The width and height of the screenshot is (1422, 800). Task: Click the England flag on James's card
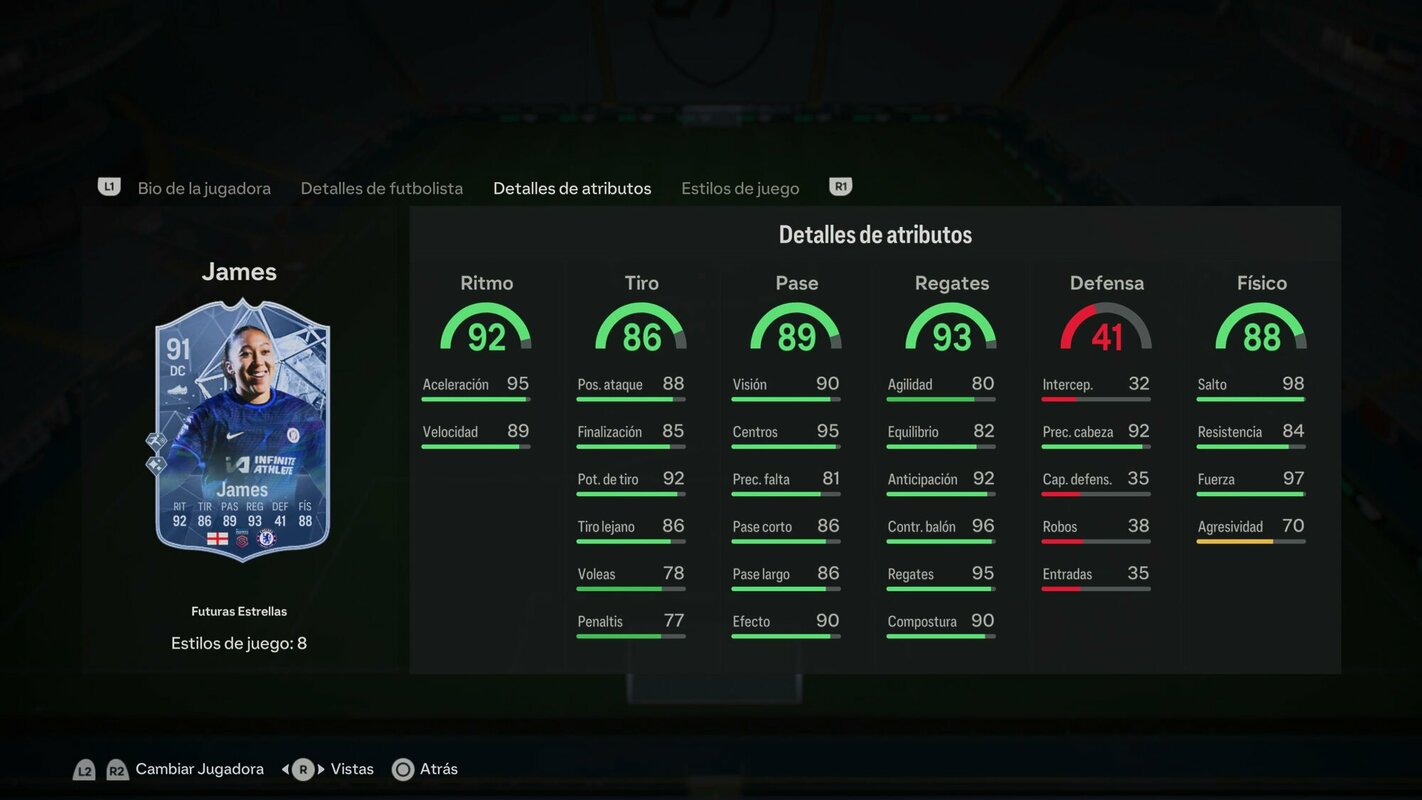(x=218, y=539)
